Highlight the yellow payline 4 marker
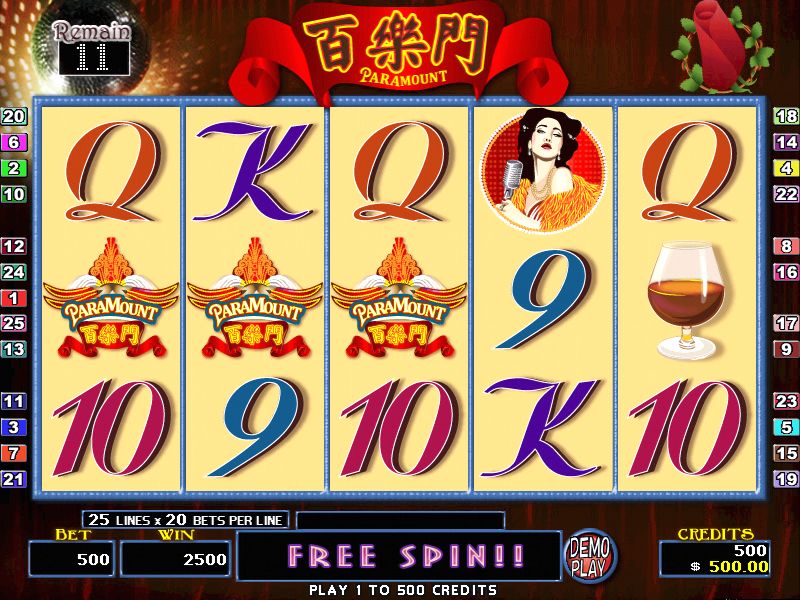Viewport: 800px width, 600px height. [x=786, y=168]
